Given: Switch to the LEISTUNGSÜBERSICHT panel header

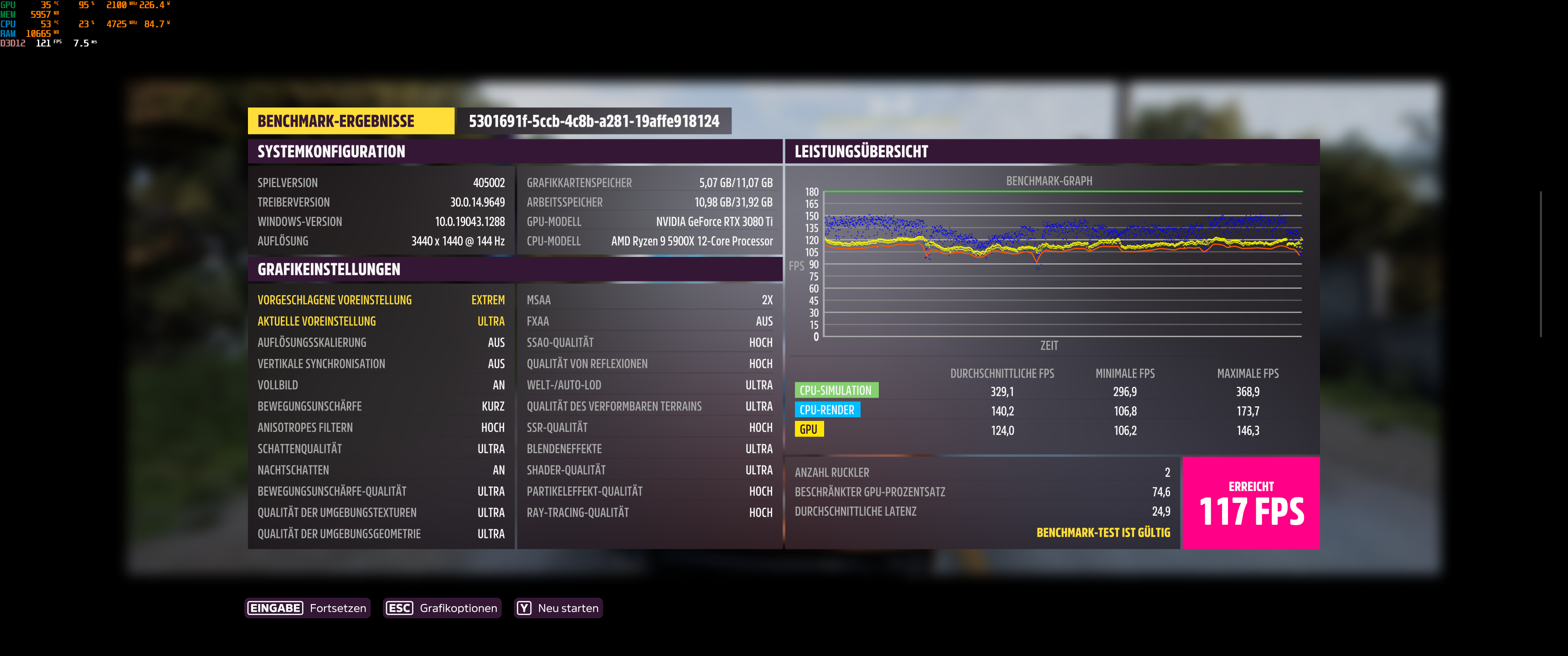Looking at the screenshot, I should click(861, 152).
